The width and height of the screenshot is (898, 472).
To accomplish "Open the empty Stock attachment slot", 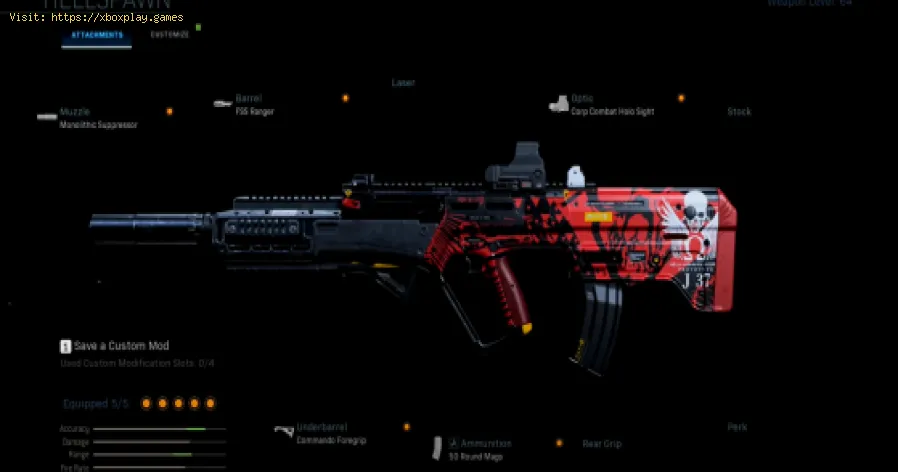I will [x=739, y=112].
